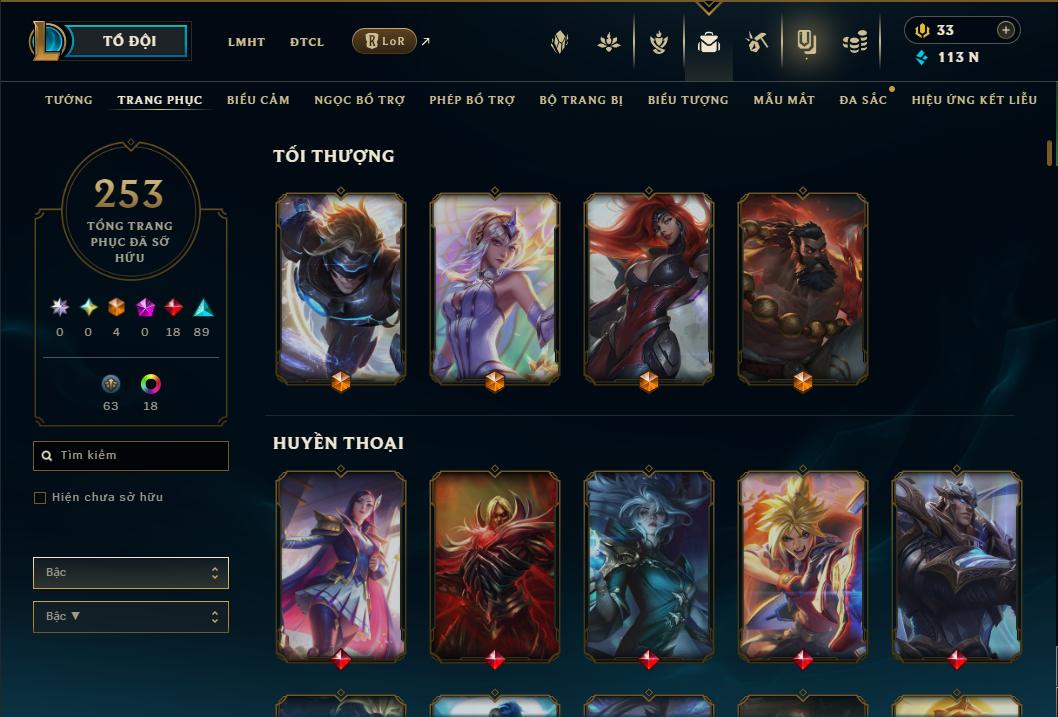Switch to the MẪU MẮT wards tab
This screenshot has height=717, width=1058.
[784, 100]
